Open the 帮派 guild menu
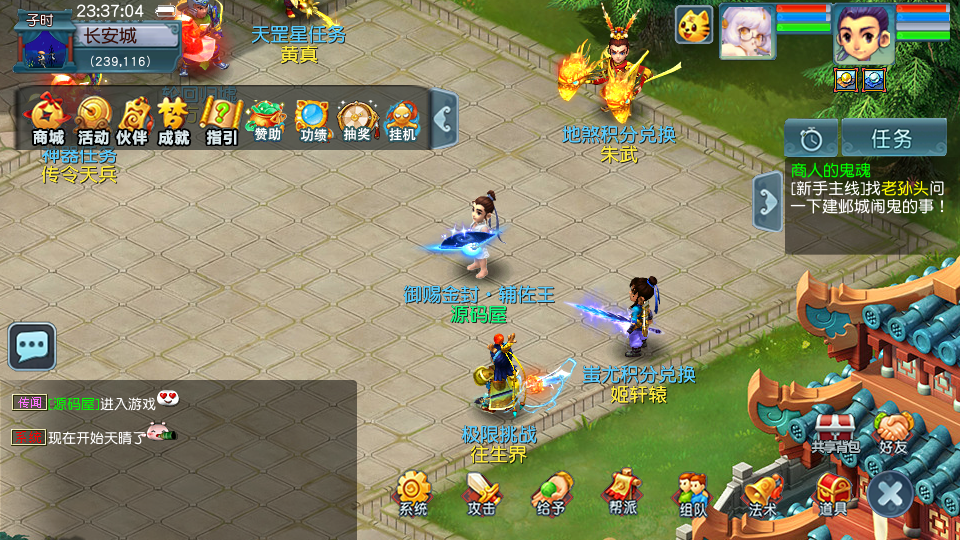 [619, 493]
